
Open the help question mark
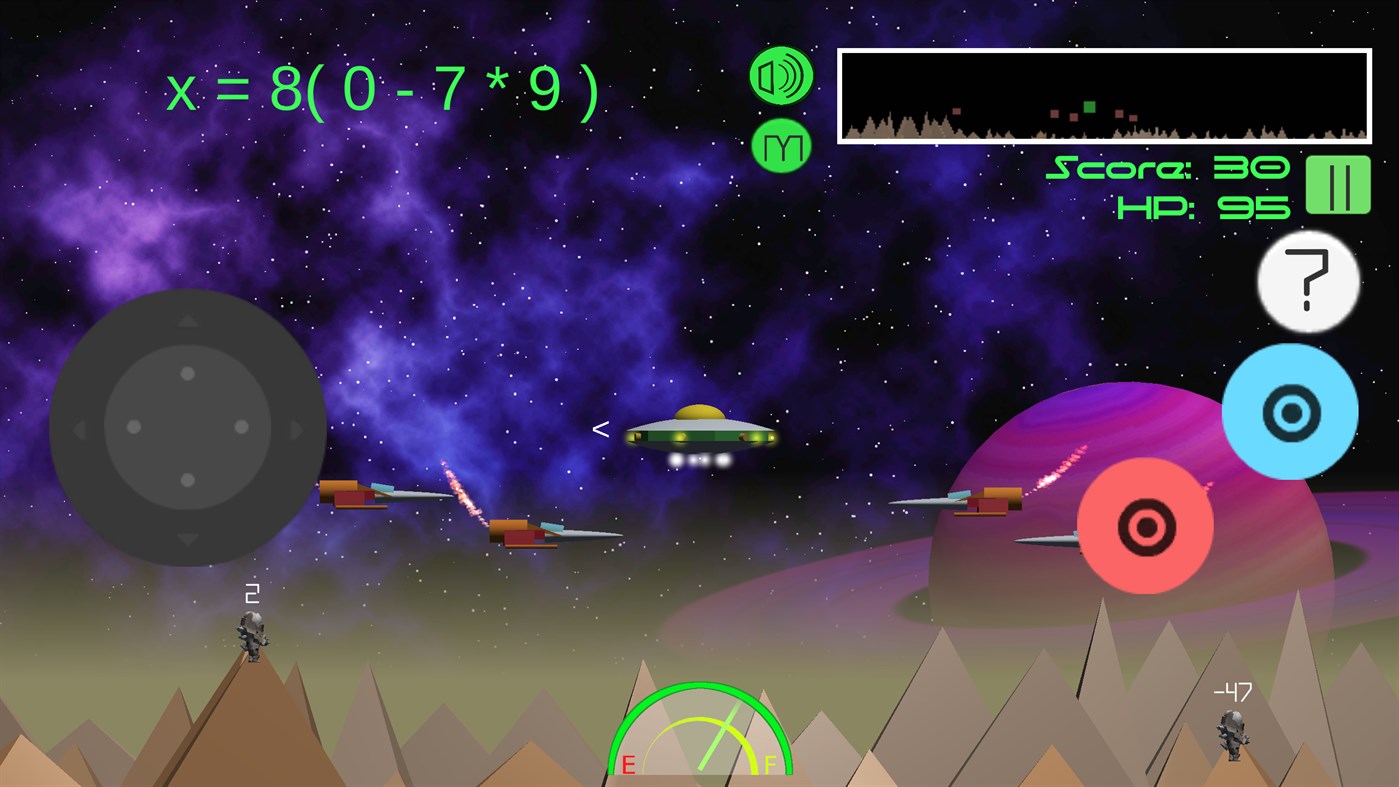[x=1307, y=281]
